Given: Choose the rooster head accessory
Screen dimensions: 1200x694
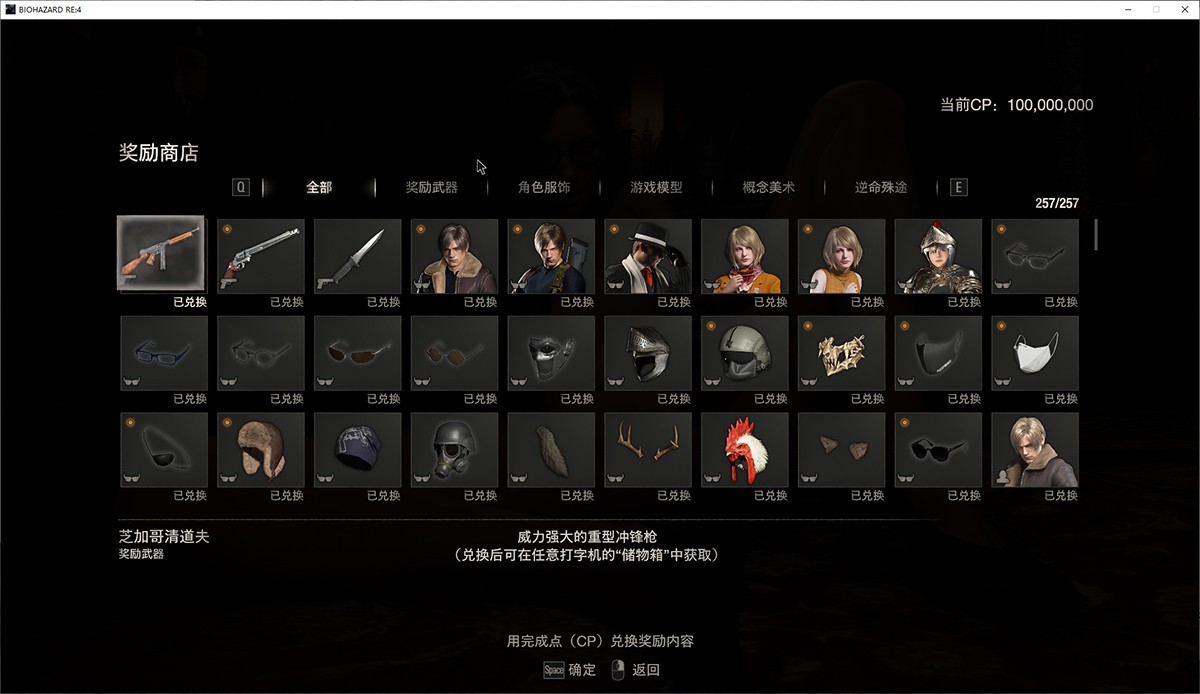Looking at the screenshot, I should click(x=745, y=450).
